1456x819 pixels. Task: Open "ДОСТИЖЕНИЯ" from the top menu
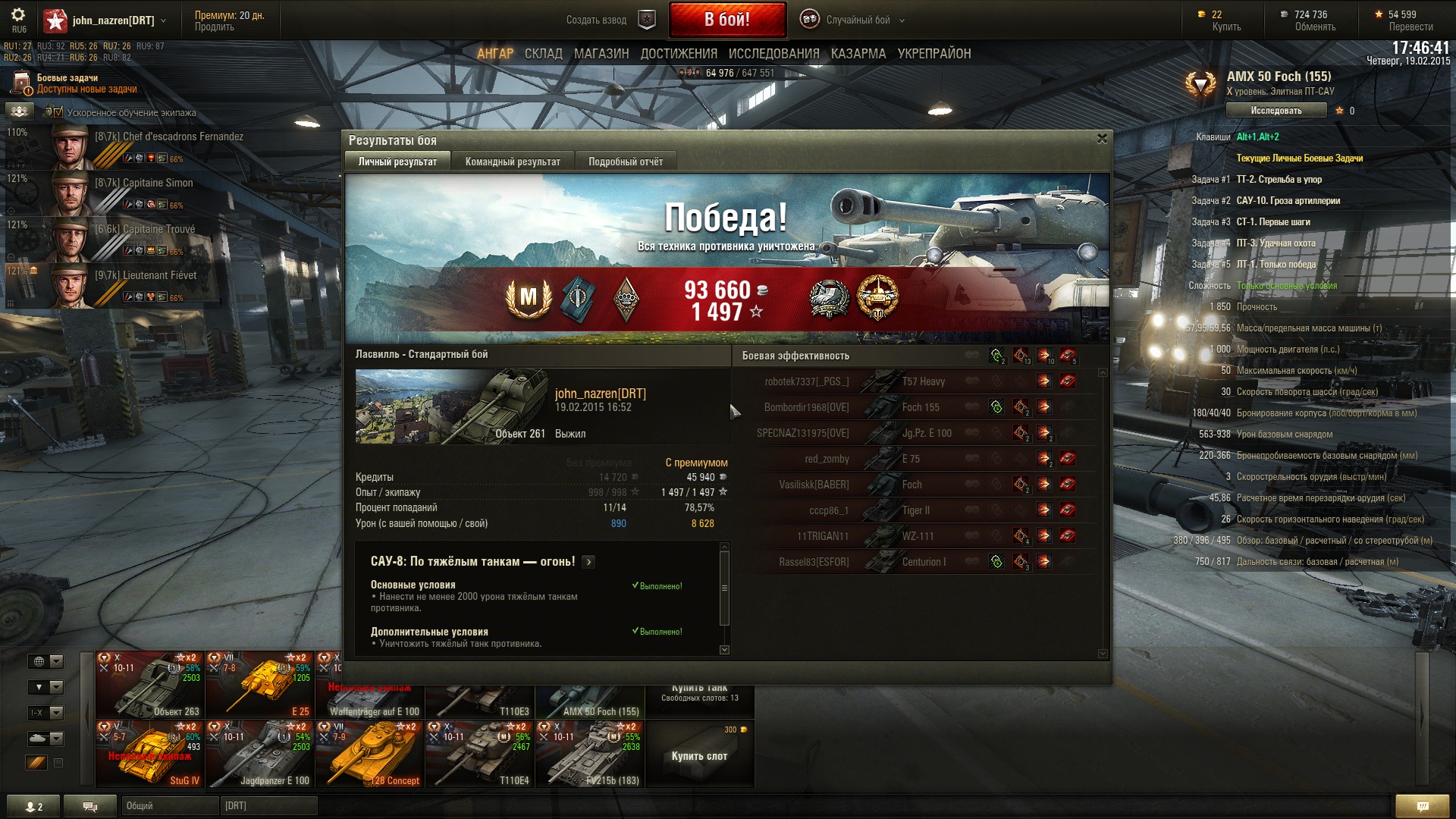679,54
